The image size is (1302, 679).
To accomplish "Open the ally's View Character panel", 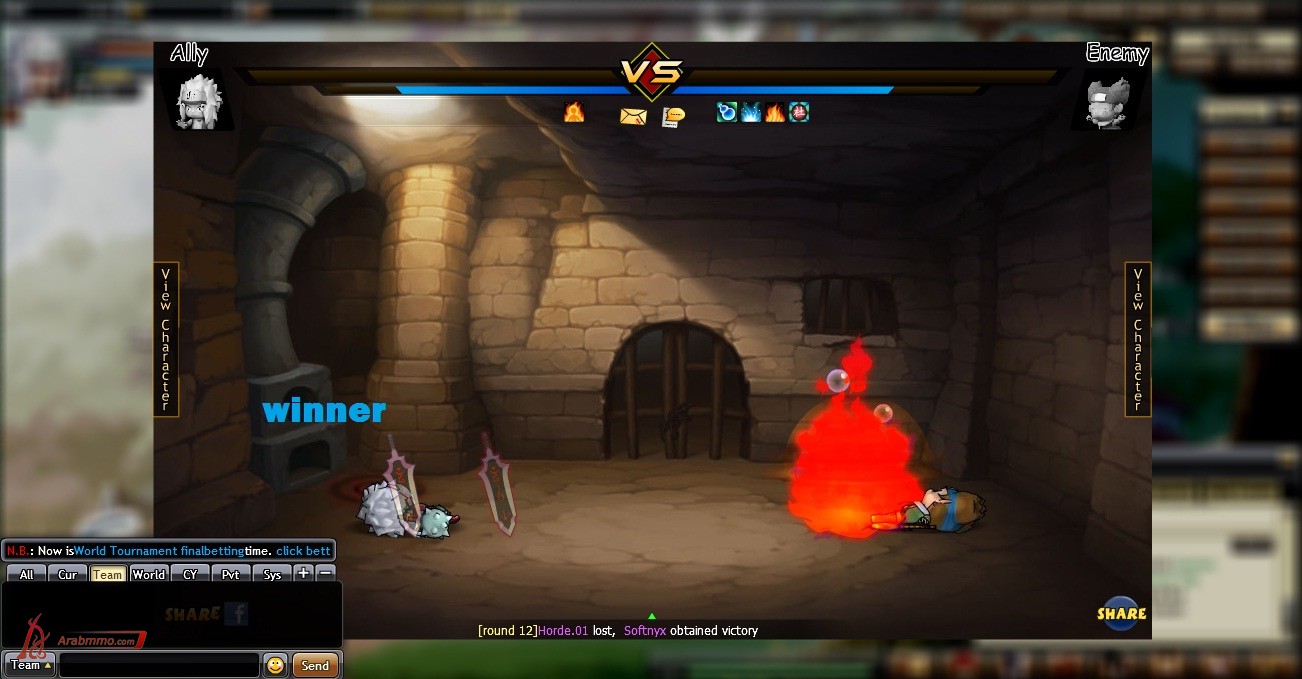I will coord(166,339).
